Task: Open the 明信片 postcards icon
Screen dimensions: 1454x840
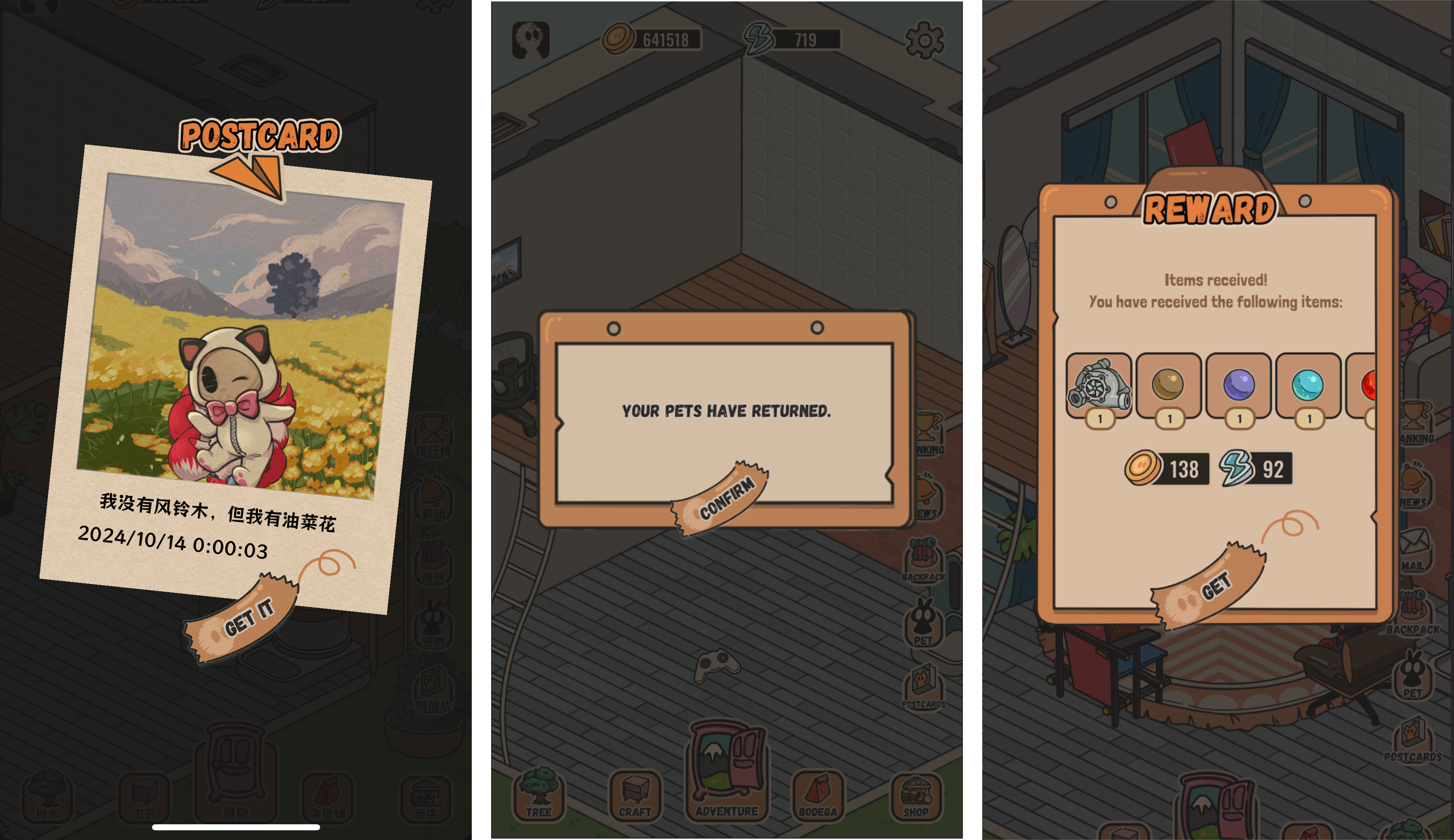Action: click(433, 688)
